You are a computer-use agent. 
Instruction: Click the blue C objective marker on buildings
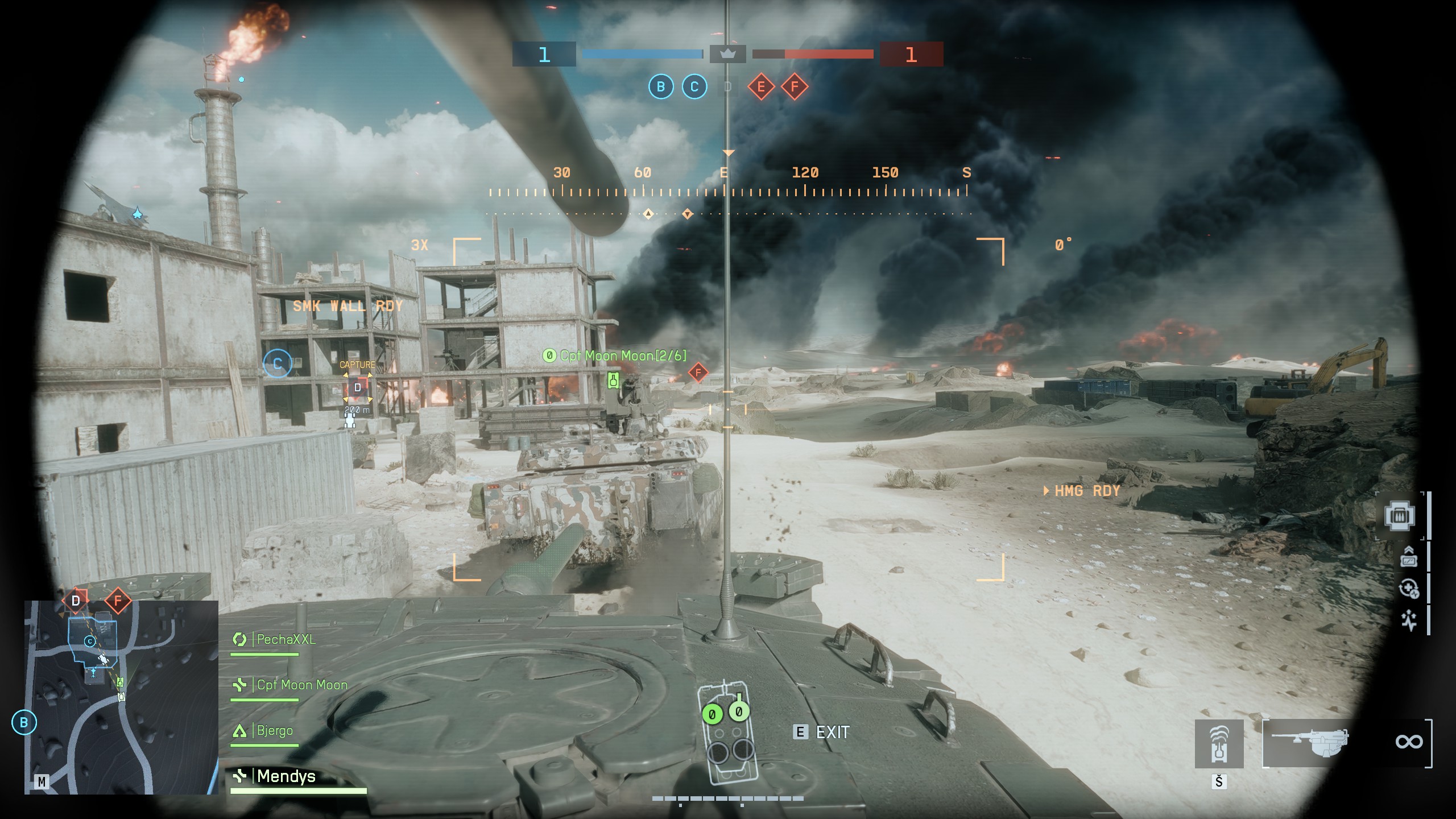[x=278, y=363]
